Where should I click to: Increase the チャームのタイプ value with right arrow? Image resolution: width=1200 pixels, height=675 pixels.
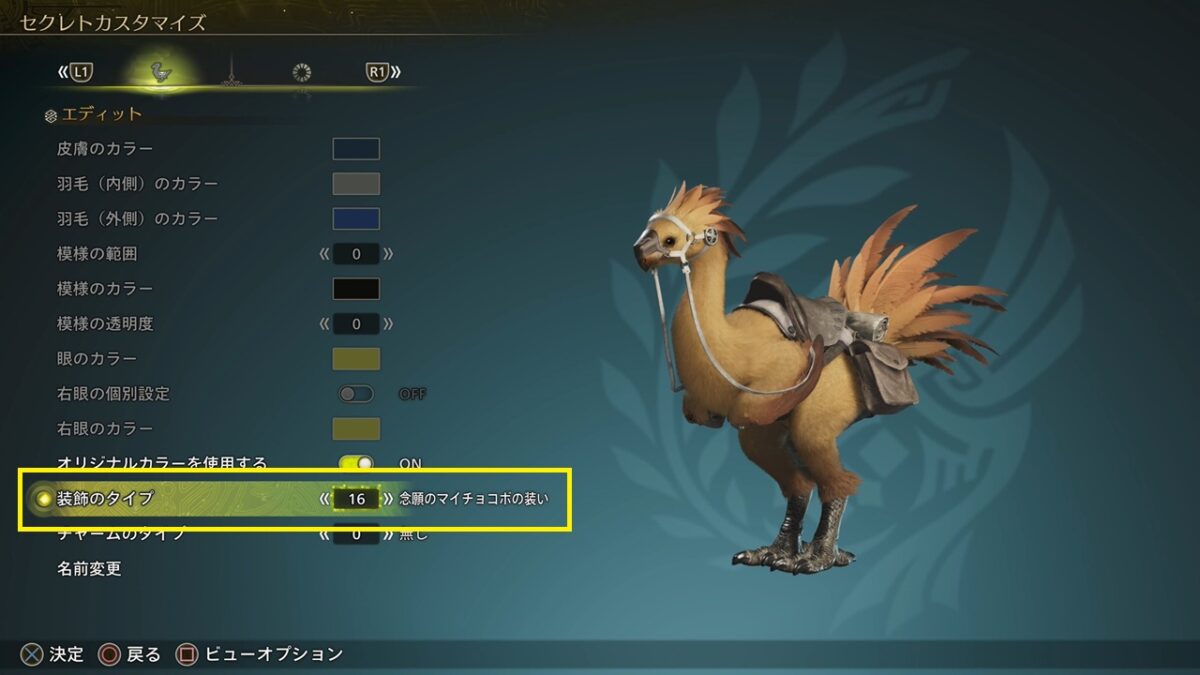point(388,535)
